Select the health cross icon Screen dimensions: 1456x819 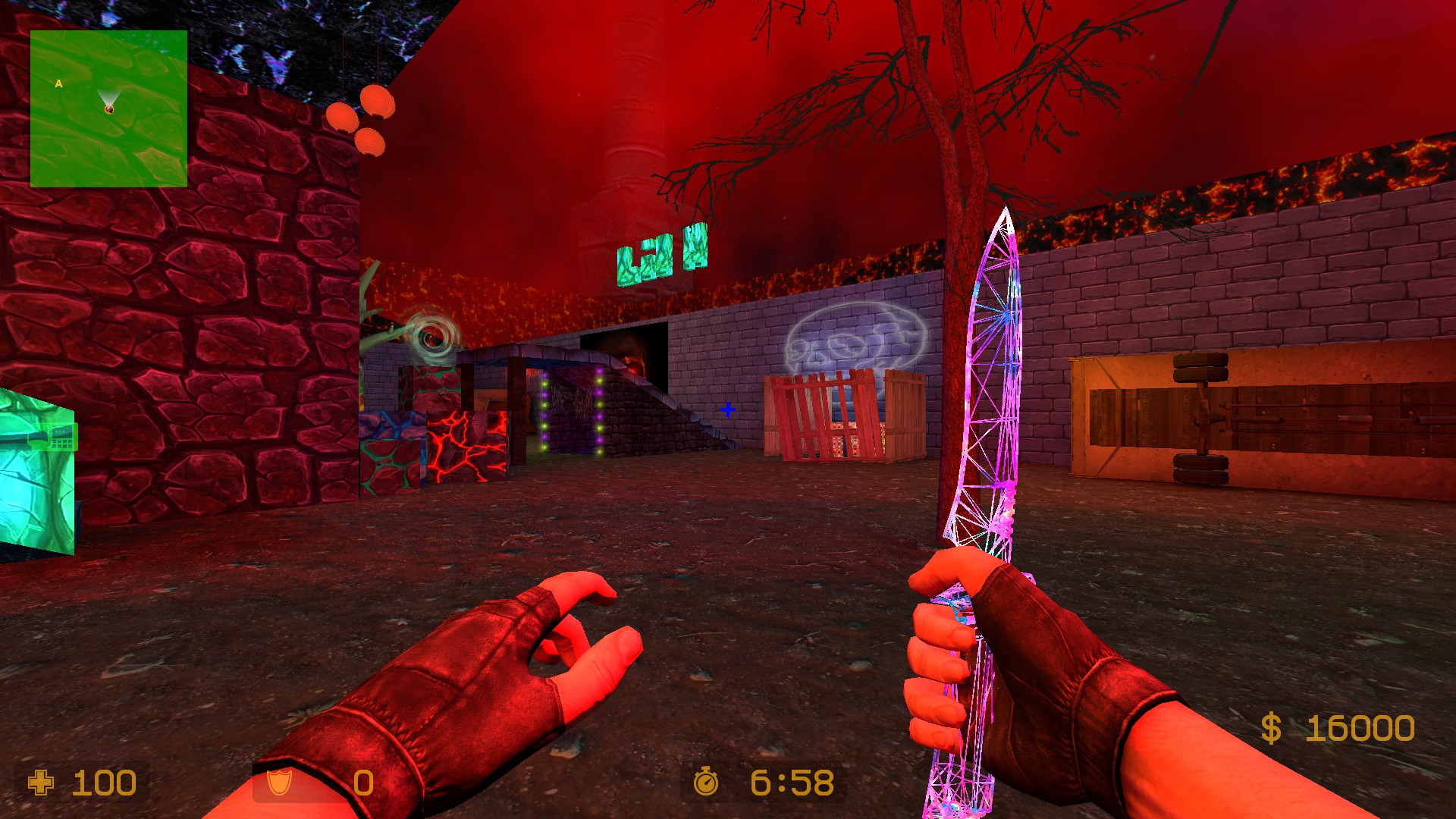pos(42,783)
